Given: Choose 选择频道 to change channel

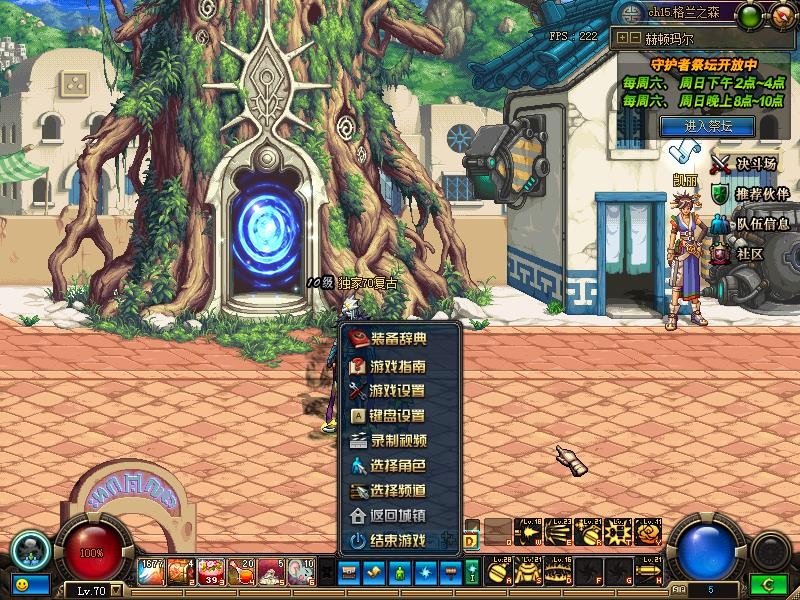Looking at the screenshot, I should (398, 491).
